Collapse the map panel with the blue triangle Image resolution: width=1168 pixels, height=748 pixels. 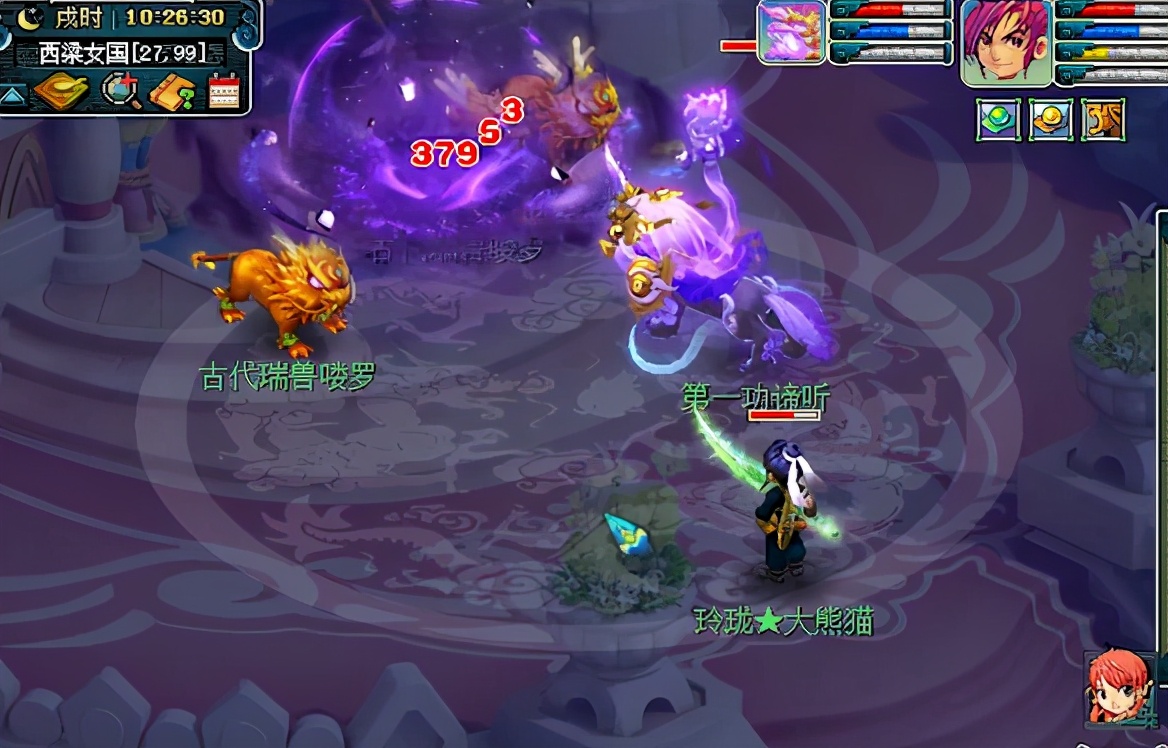[x=13, y=94]
